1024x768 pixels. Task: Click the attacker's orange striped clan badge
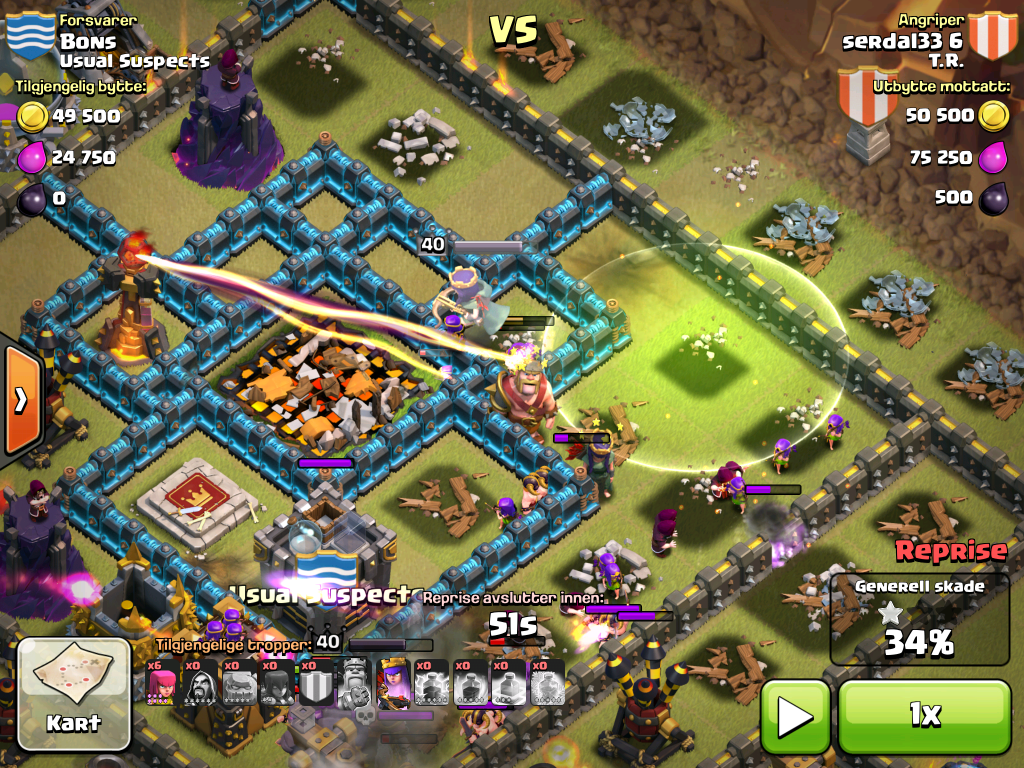pos(992,35)
